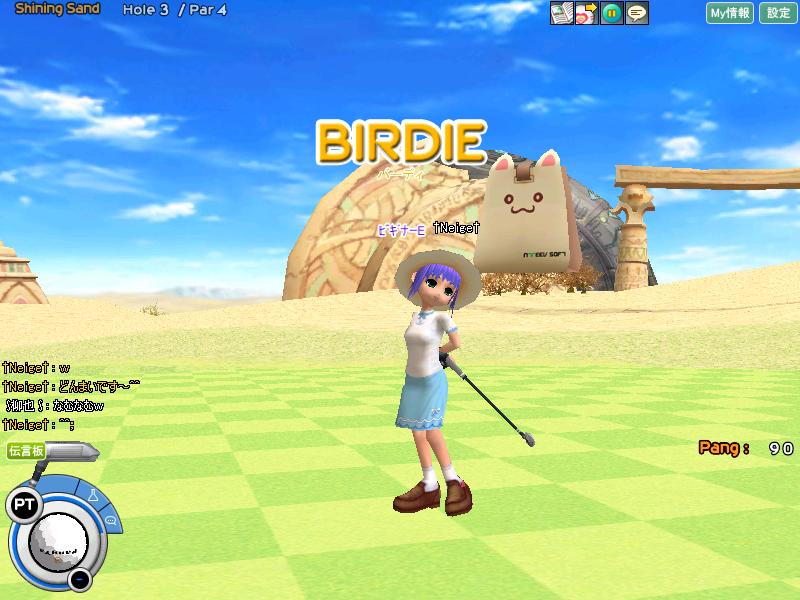Screen dimensions: 800x600
Task: Open the book icon in top bar
Action: pyautogui.click(x=562, y=13)
